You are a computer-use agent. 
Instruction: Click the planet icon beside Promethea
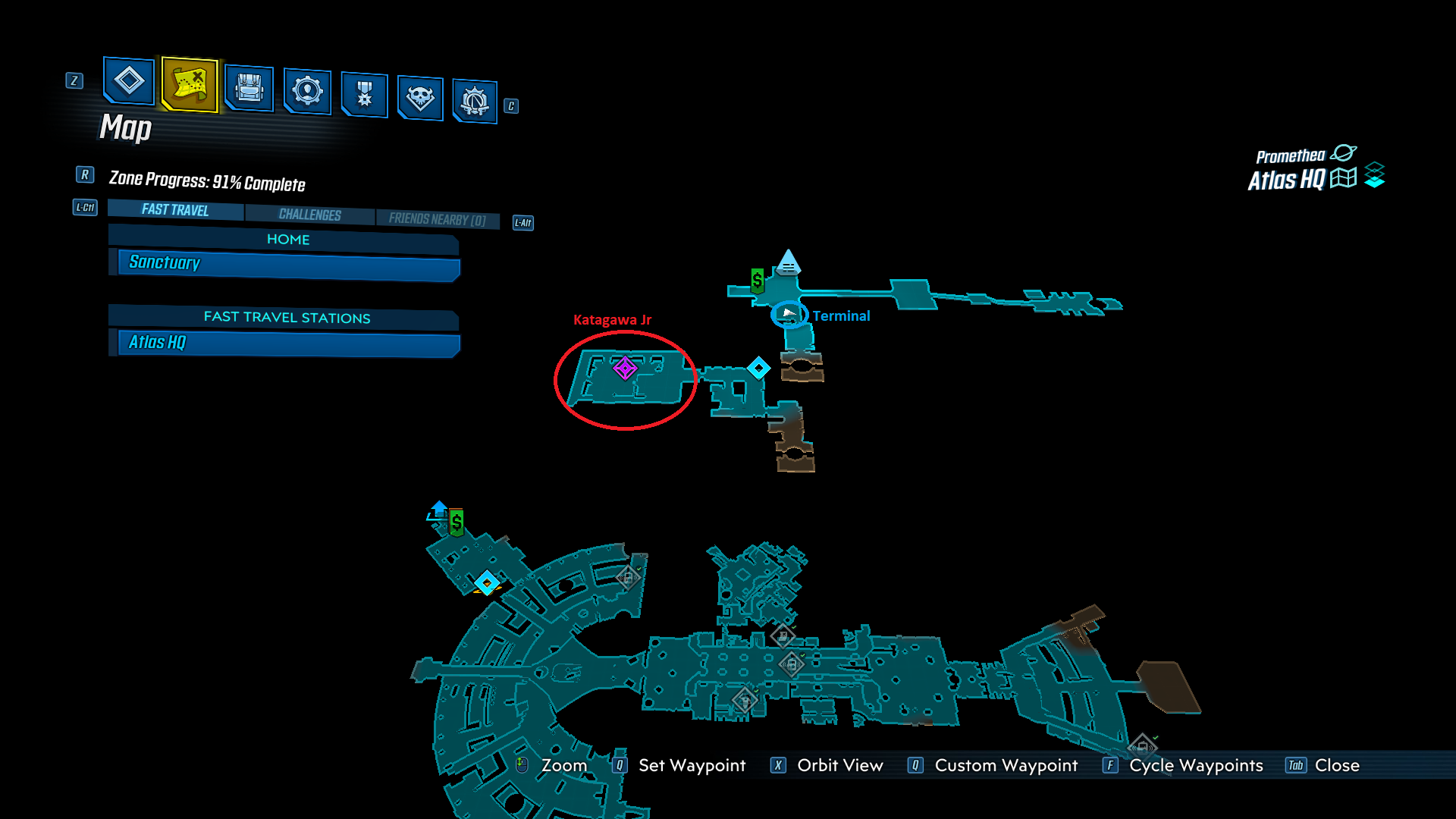(x=1345, y=152)
